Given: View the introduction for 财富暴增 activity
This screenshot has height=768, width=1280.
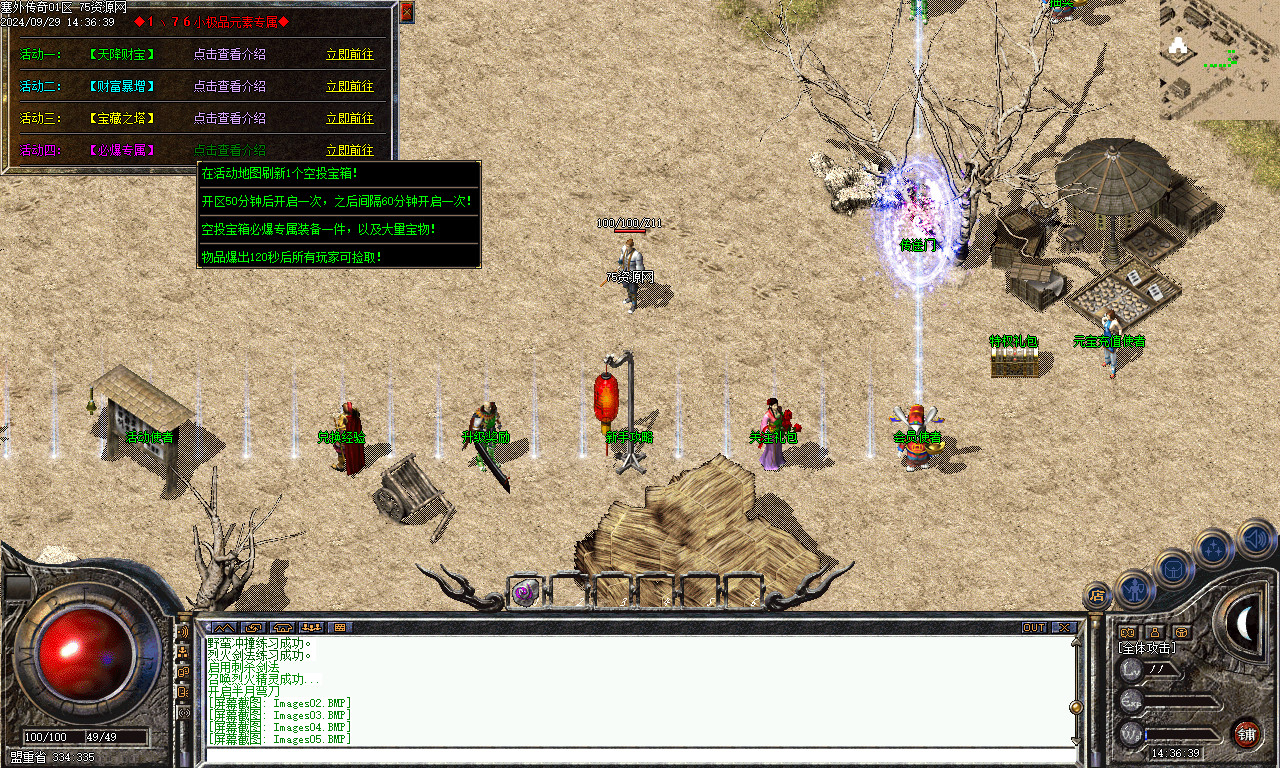Looking at the screenshot, I should 230,86.
